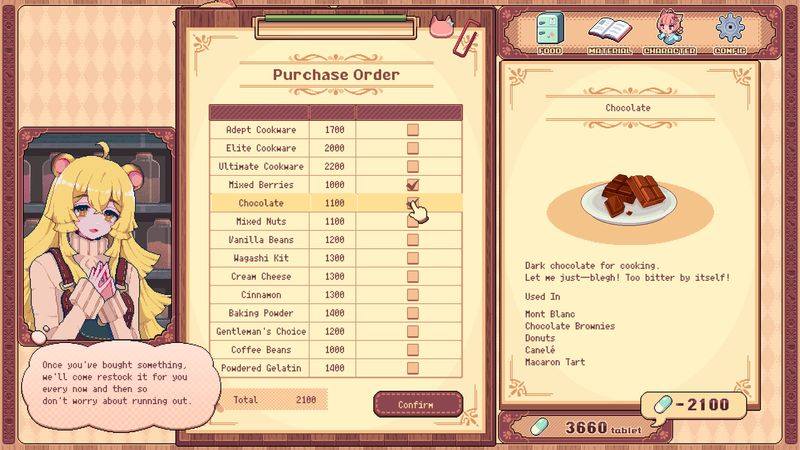Show the Character tab
The height and width of the screenshot is (450, 800).
click(x=669, y=32)
